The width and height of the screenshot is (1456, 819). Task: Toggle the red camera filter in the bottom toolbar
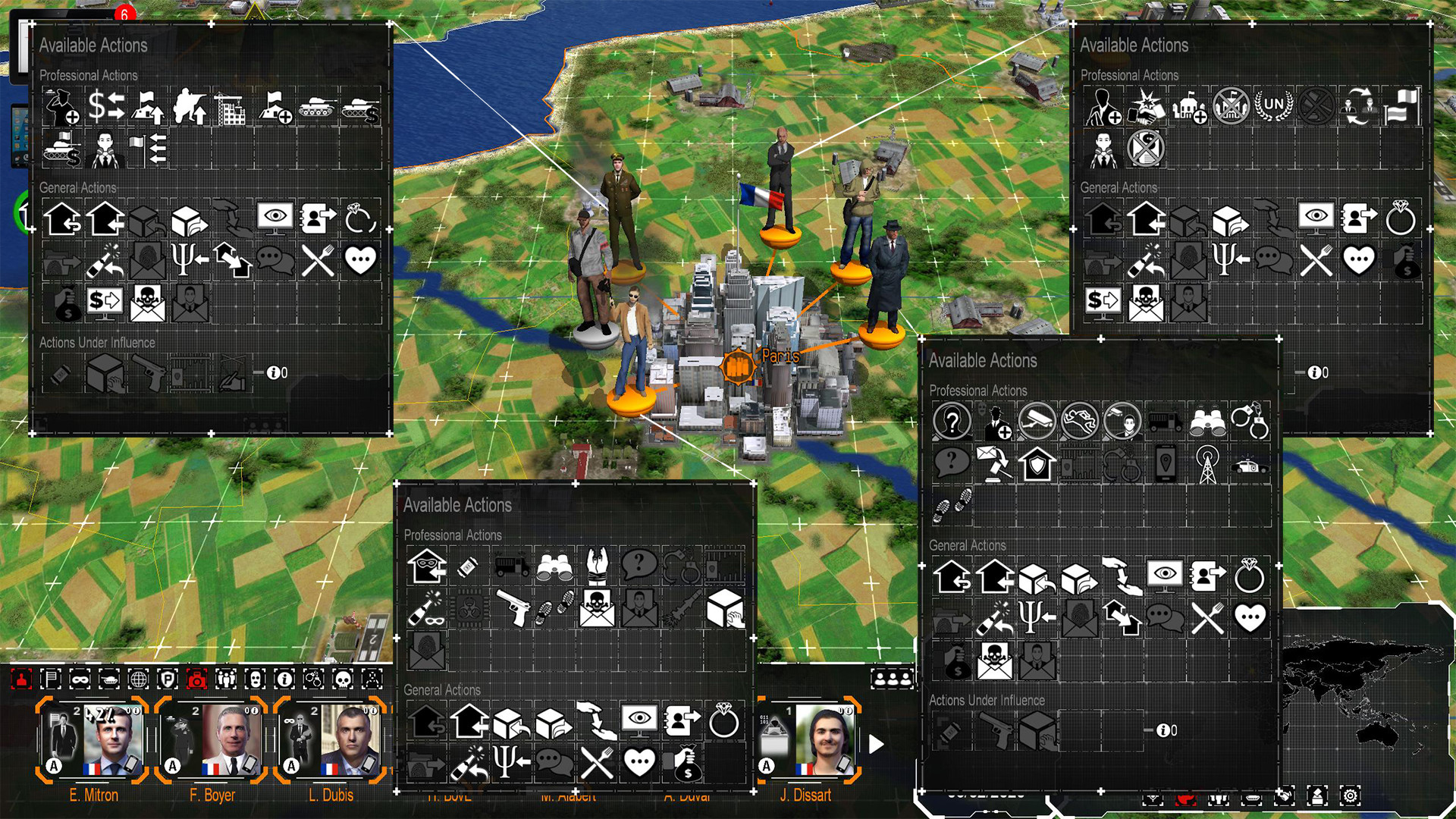[197, 680]
